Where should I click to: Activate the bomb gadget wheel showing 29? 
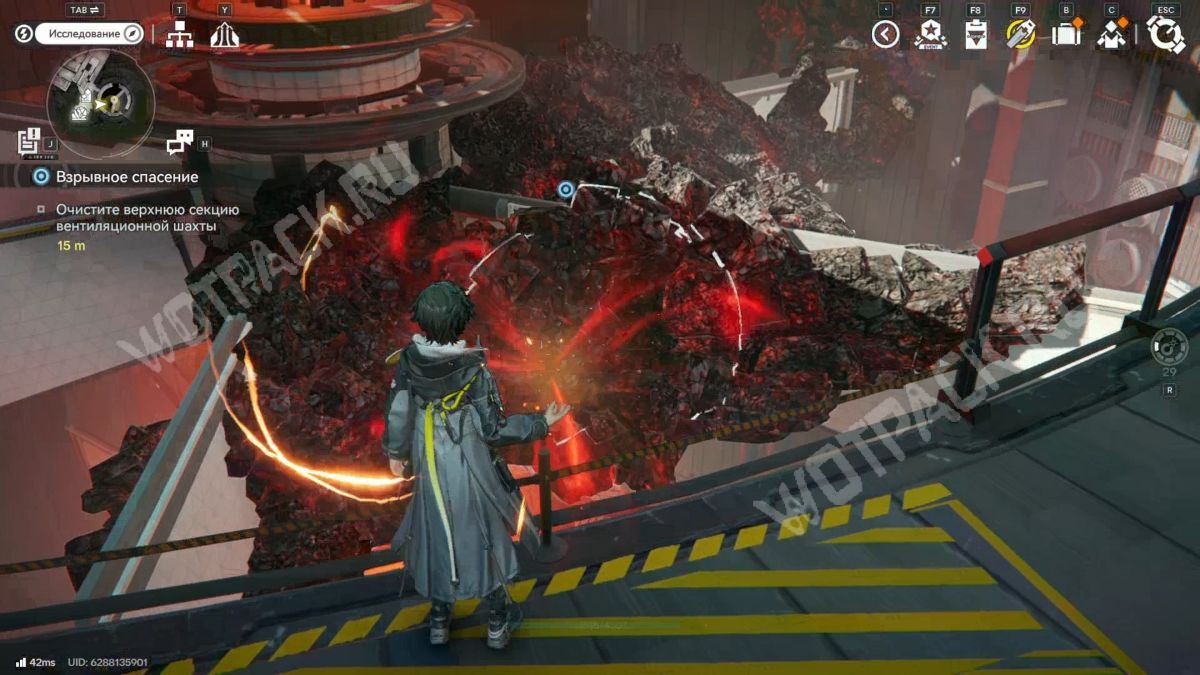(x=1168, y=347)
